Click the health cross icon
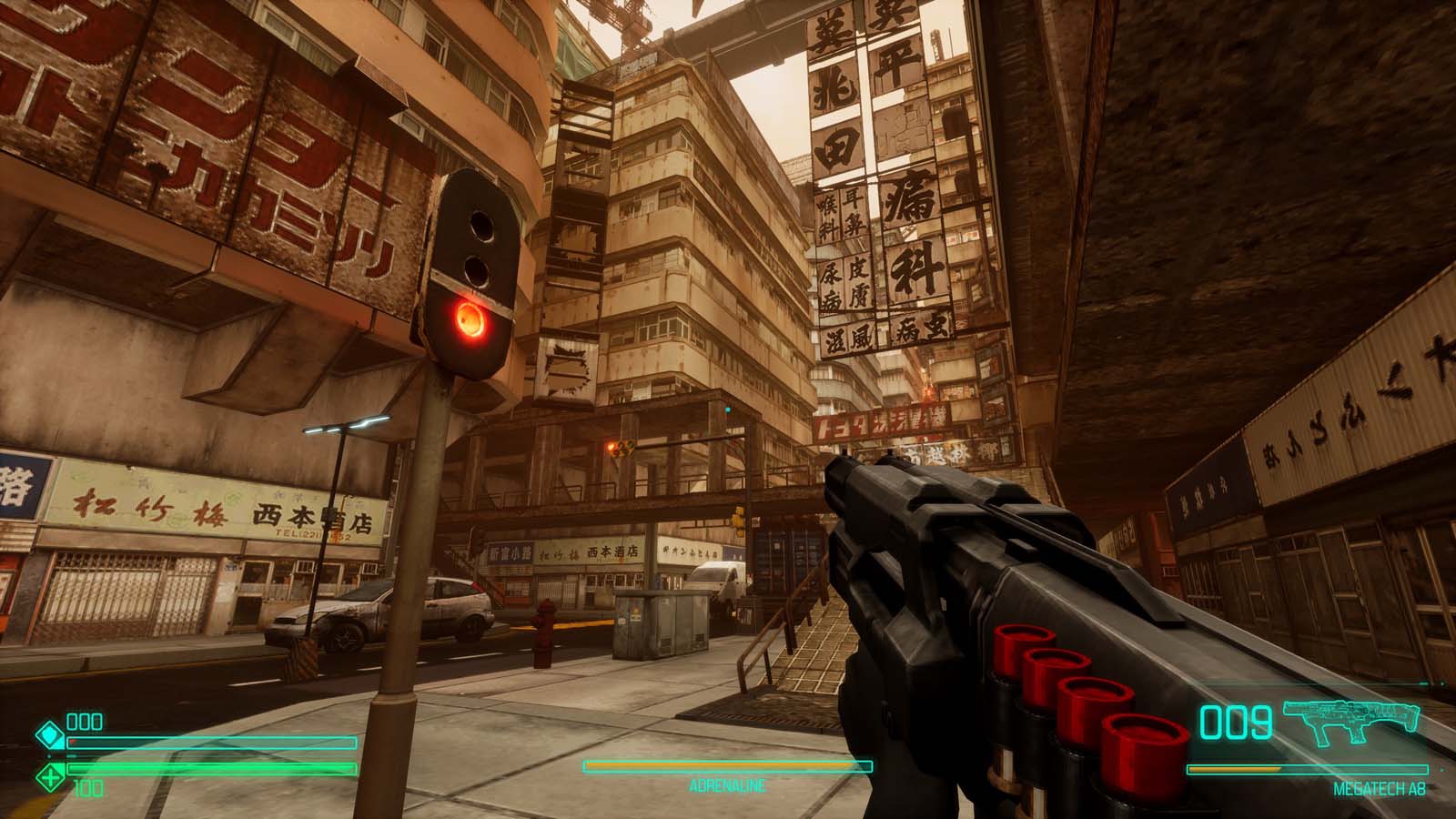The width and height of the screenshot is (1456, 819). tap(48, 775)
